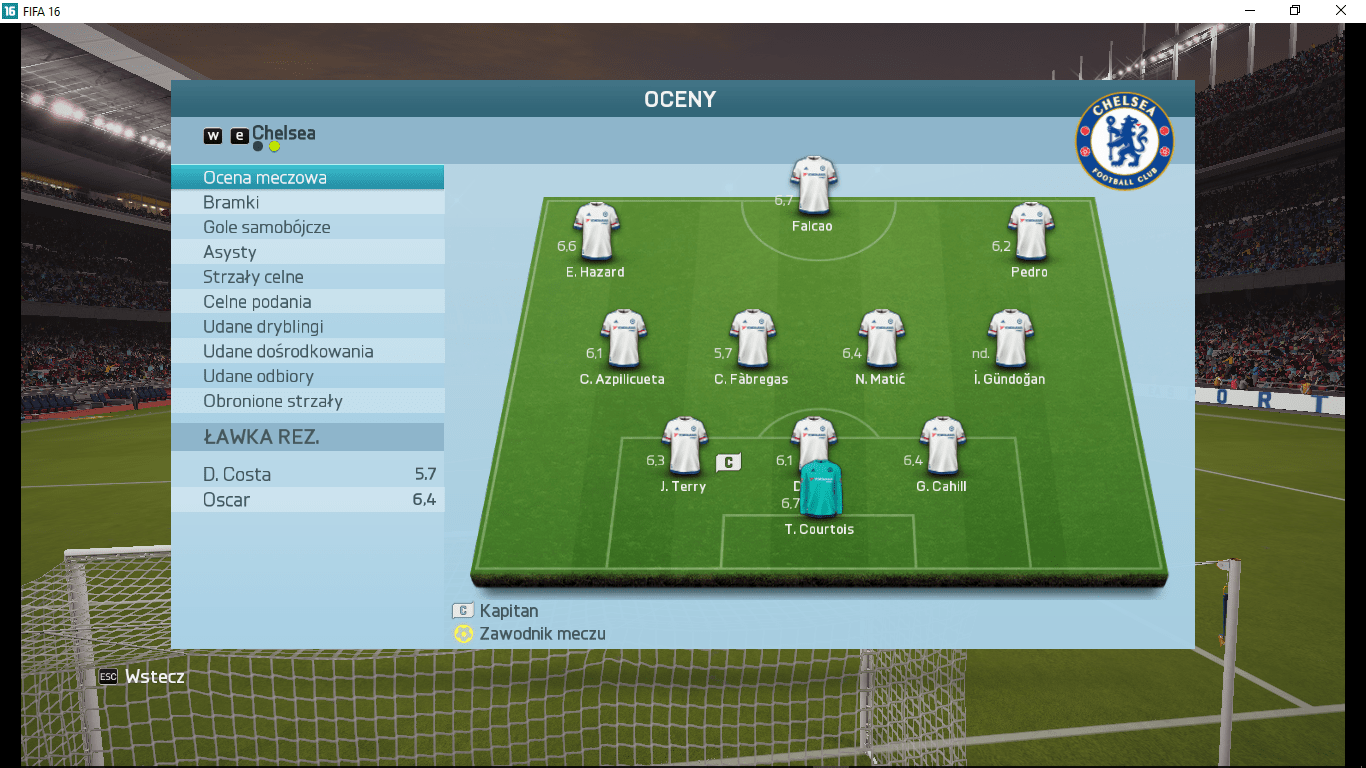Select goalkeeper T. Courtois
The width and height of the screenshot is (1366, 768).
821,488
